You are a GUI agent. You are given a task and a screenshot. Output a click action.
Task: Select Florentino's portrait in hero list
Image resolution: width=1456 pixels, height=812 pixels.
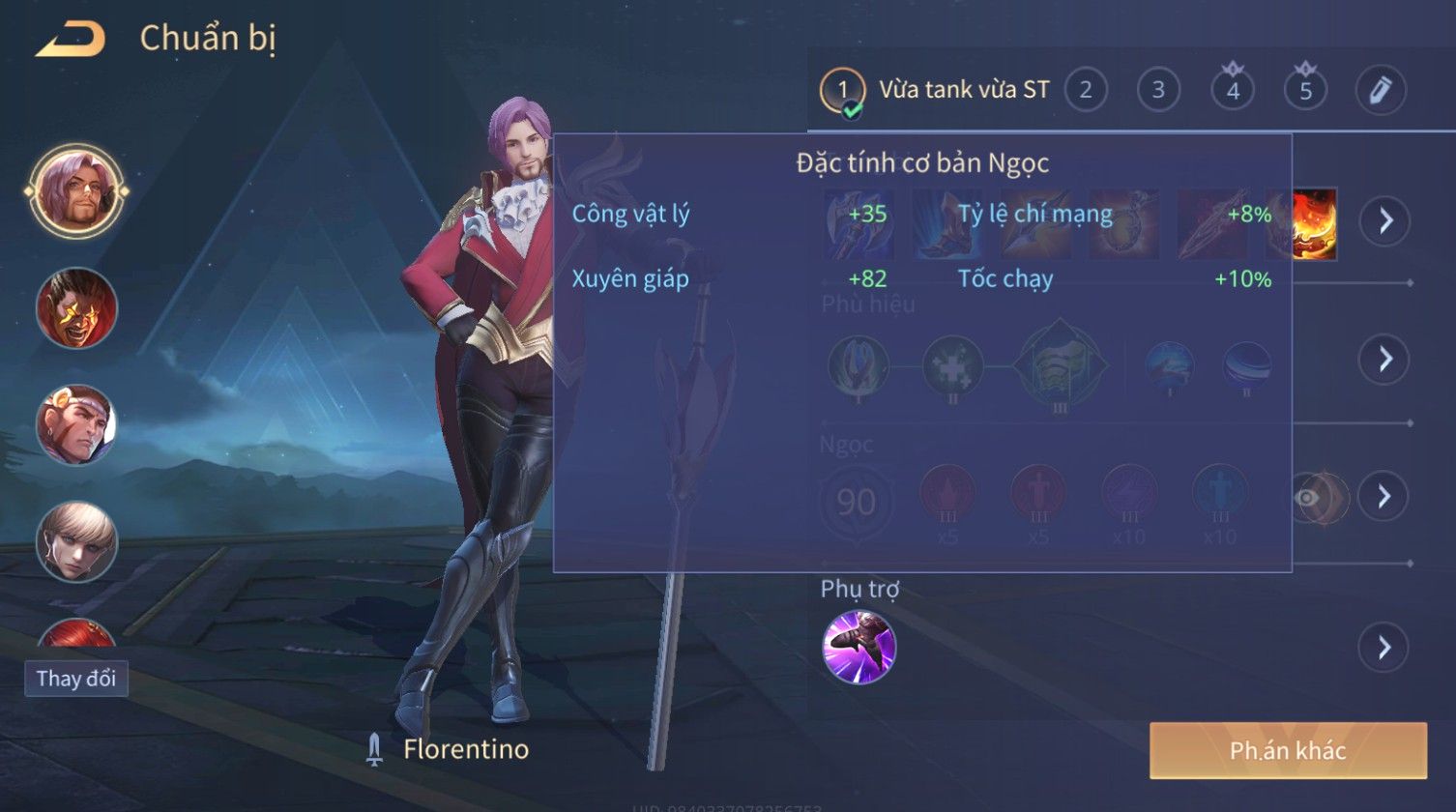[76, 191]
